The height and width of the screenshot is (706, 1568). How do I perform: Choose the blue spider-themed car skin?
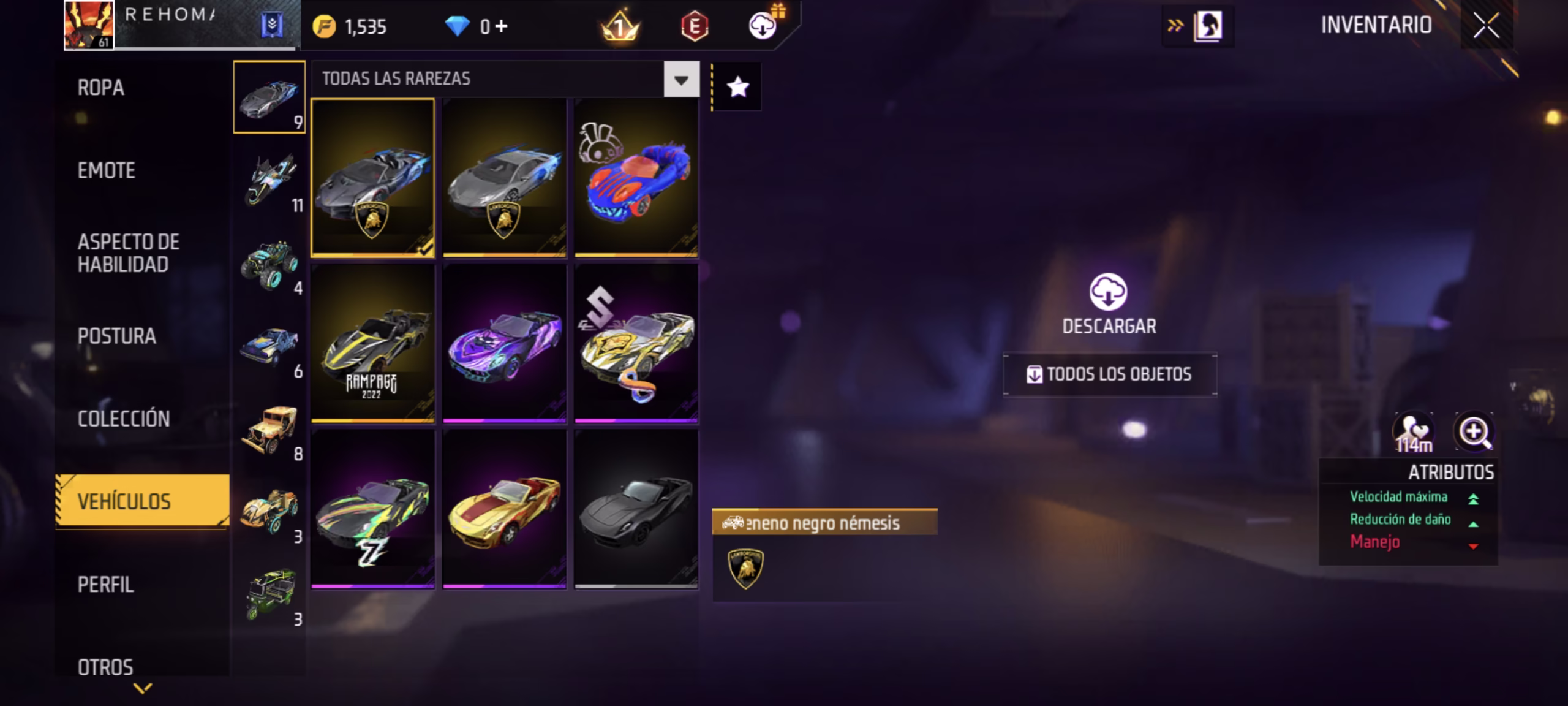point(636,178)
